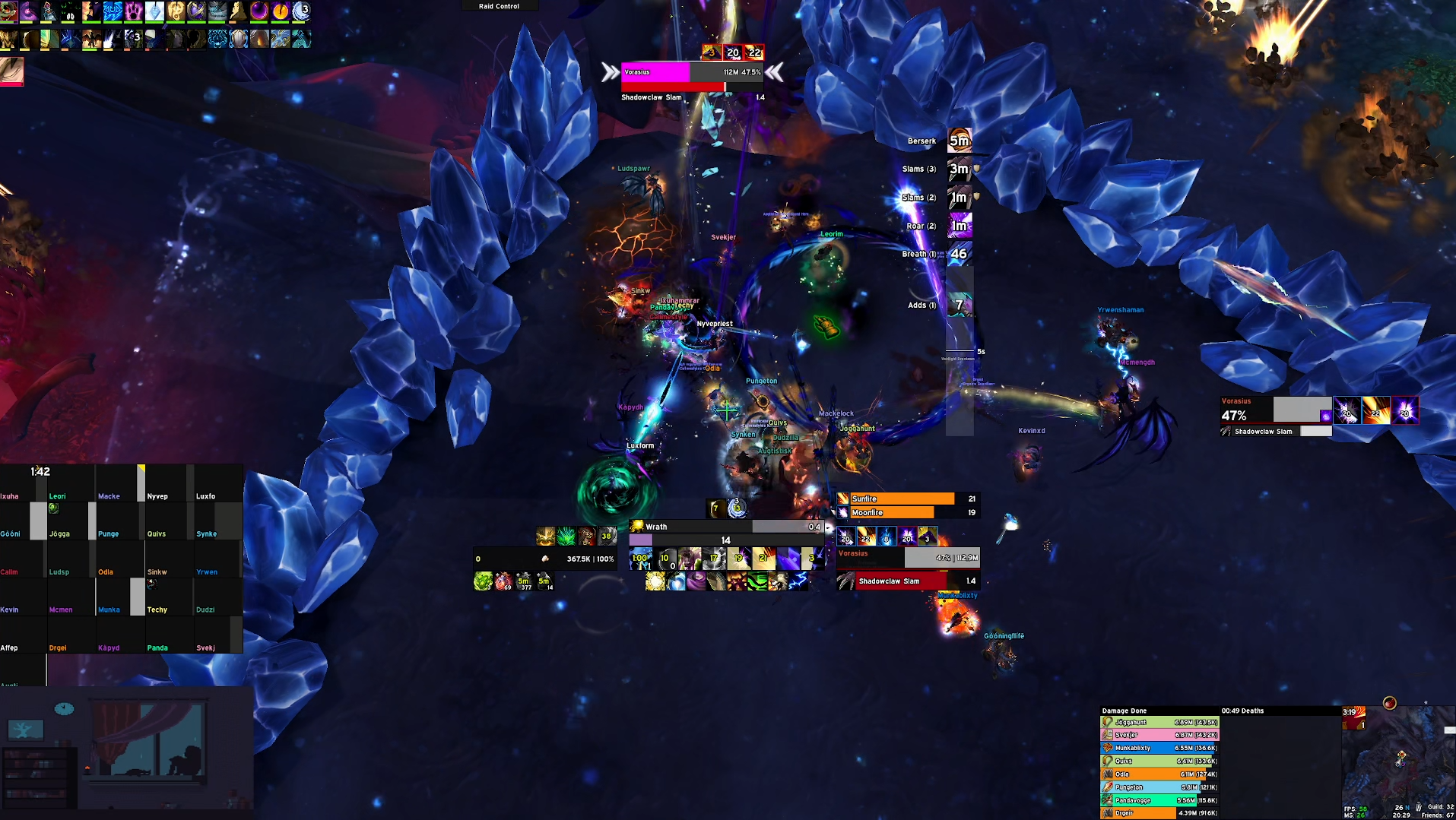Open the Deaths meter window header
1456x820 pixels.
pyautogui.click(x=1248, y=711)
